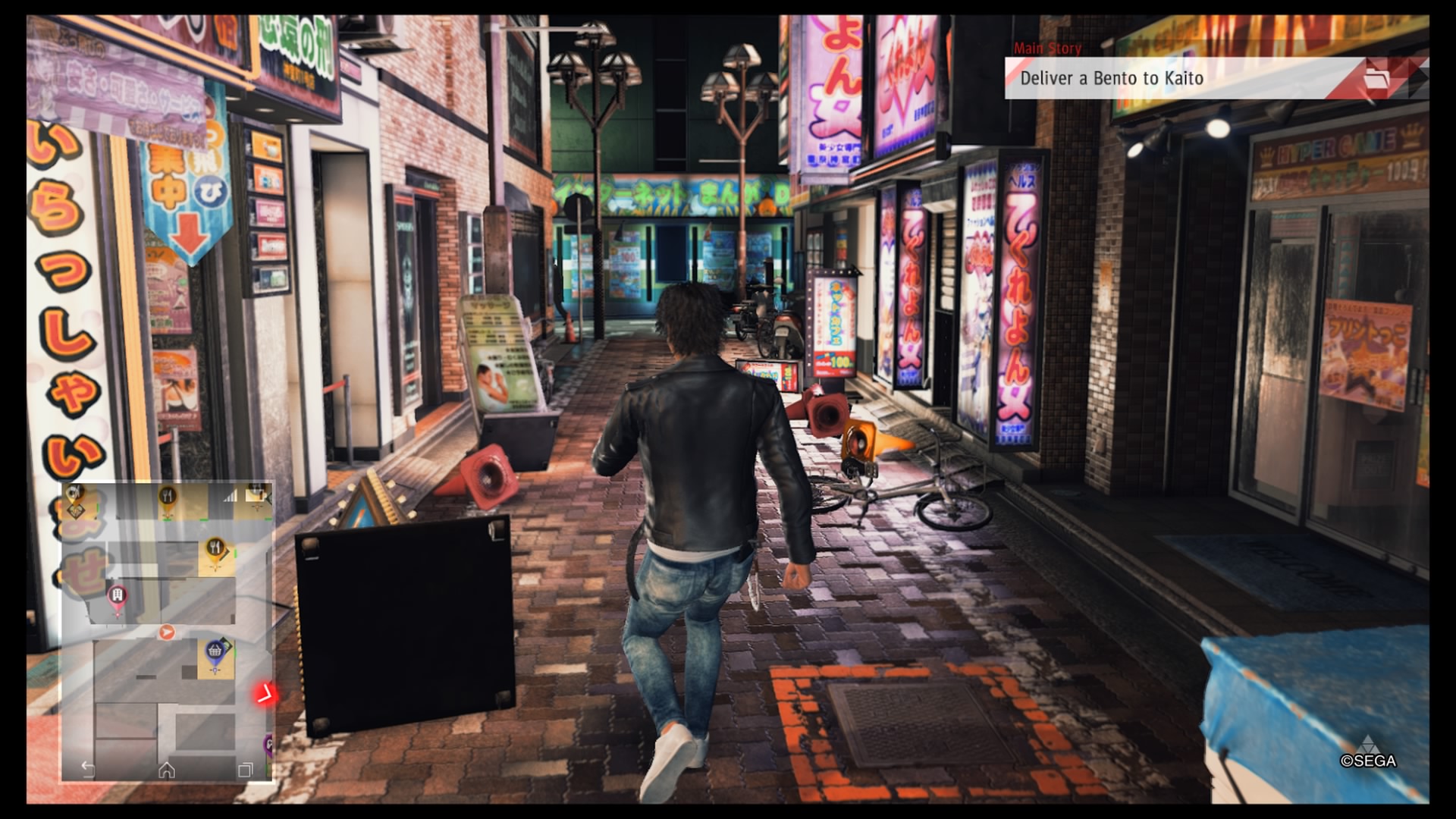Image resolution: width=1456 pixels, height=819 pixels.
Task: Tap the phone-style back arrow on the minimap
Action: pyautogui.click(x=88, y=770)
